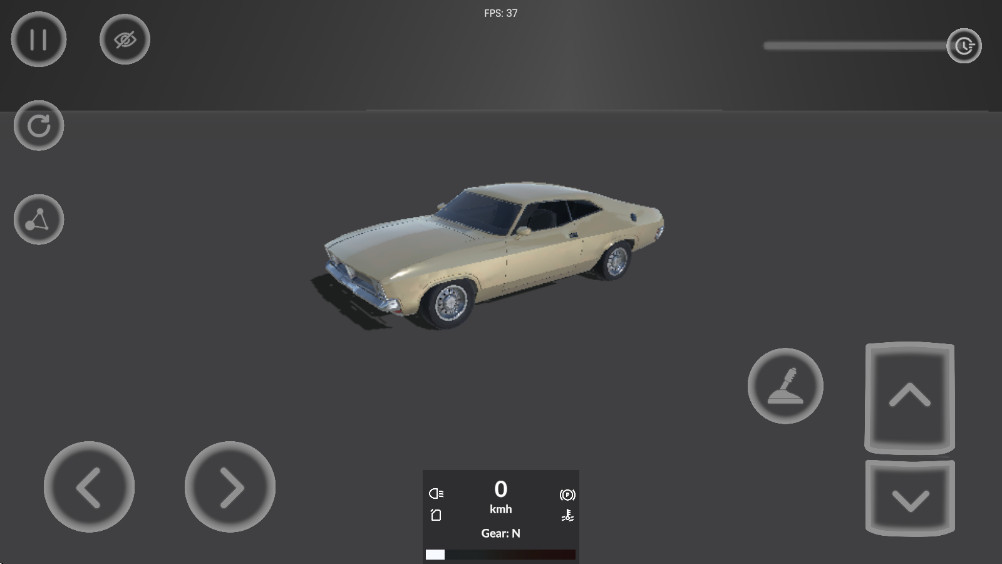This screenshot has width=1002, height=564.
Task: Open the connected-nodes icon button
Action: (39, 220)
